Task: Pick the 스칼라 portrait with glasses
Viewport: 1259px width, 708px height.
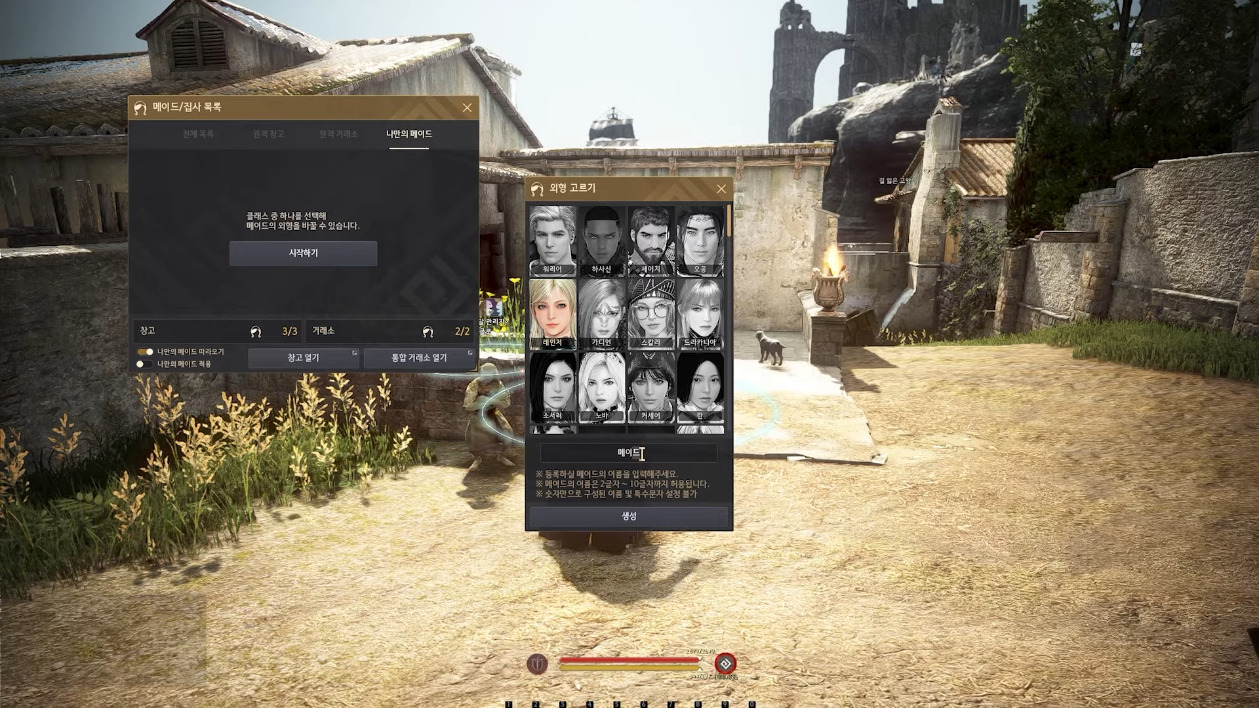Action: pyautogui.click(x=651, y=313)
